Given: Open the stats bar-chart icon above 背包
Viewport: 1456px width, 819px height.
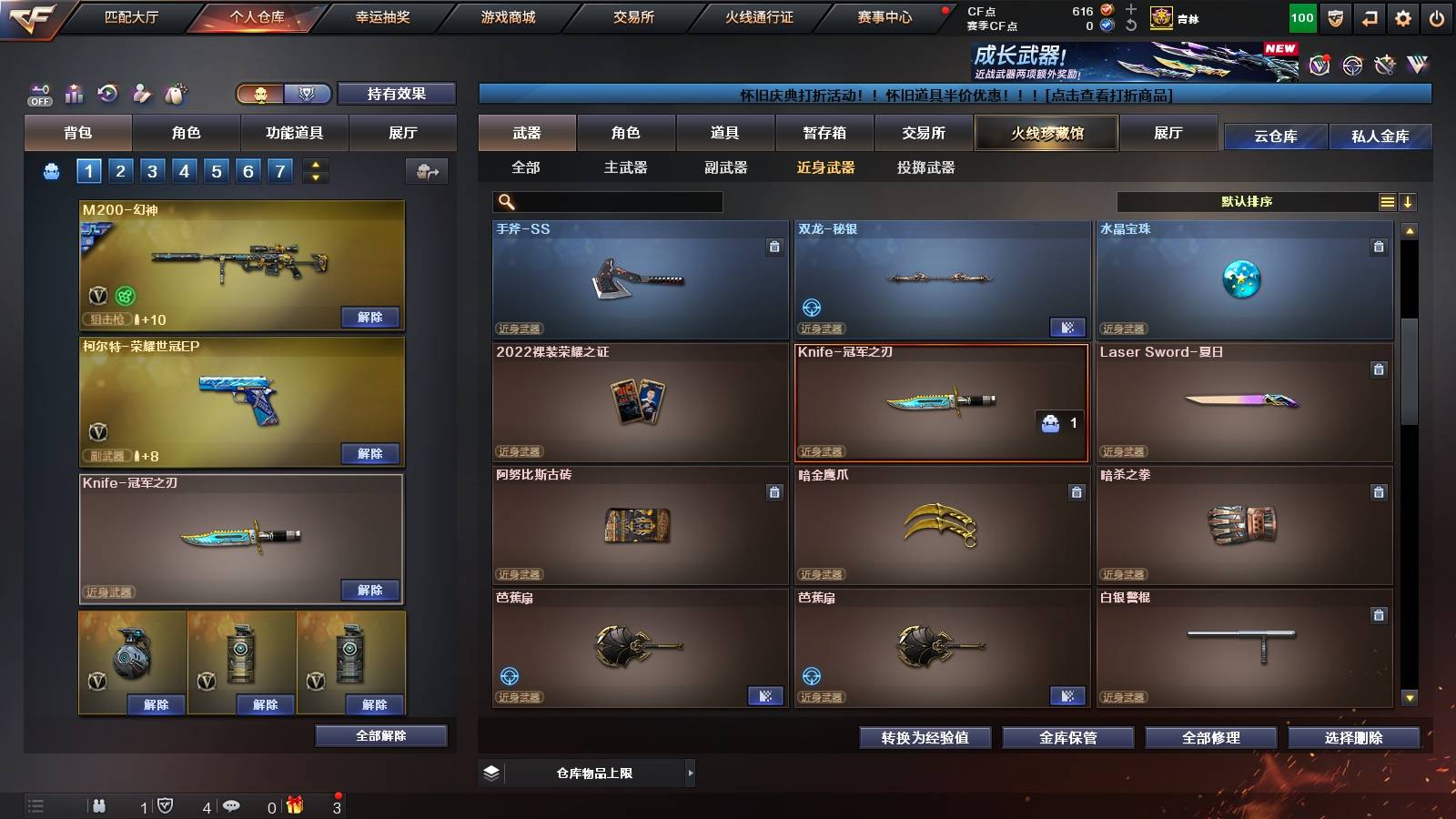Looking at the screenshot, I should pos(74,92).
